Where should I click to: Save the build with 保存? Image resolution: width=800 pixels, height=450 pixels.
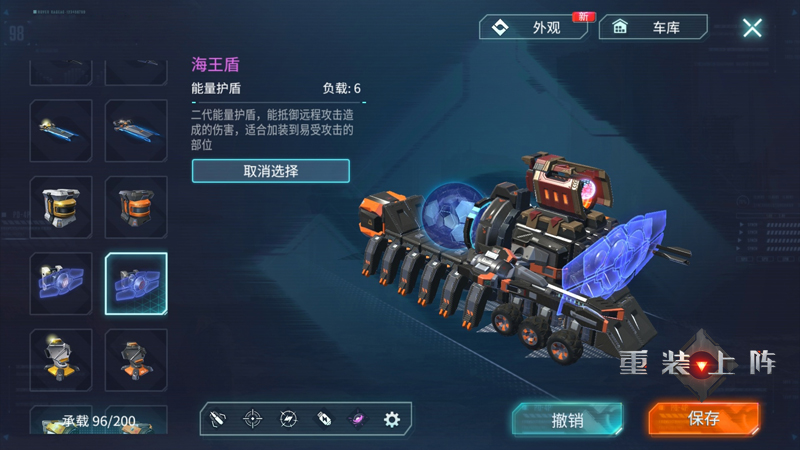pos(703,419)
